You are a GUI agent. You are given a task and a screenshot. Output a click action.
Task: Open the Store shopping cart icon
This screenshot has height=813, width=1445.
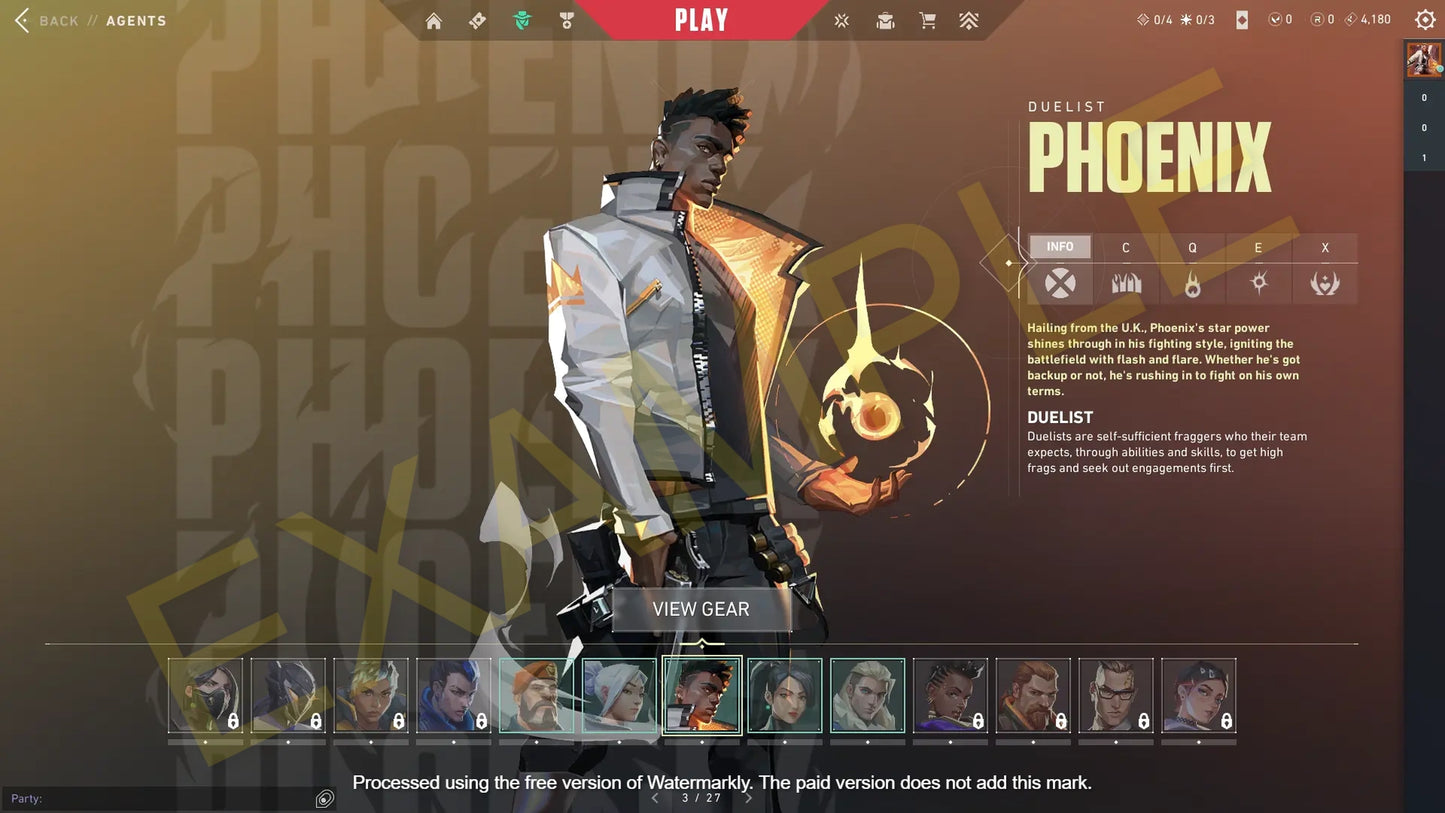[927, 19]
